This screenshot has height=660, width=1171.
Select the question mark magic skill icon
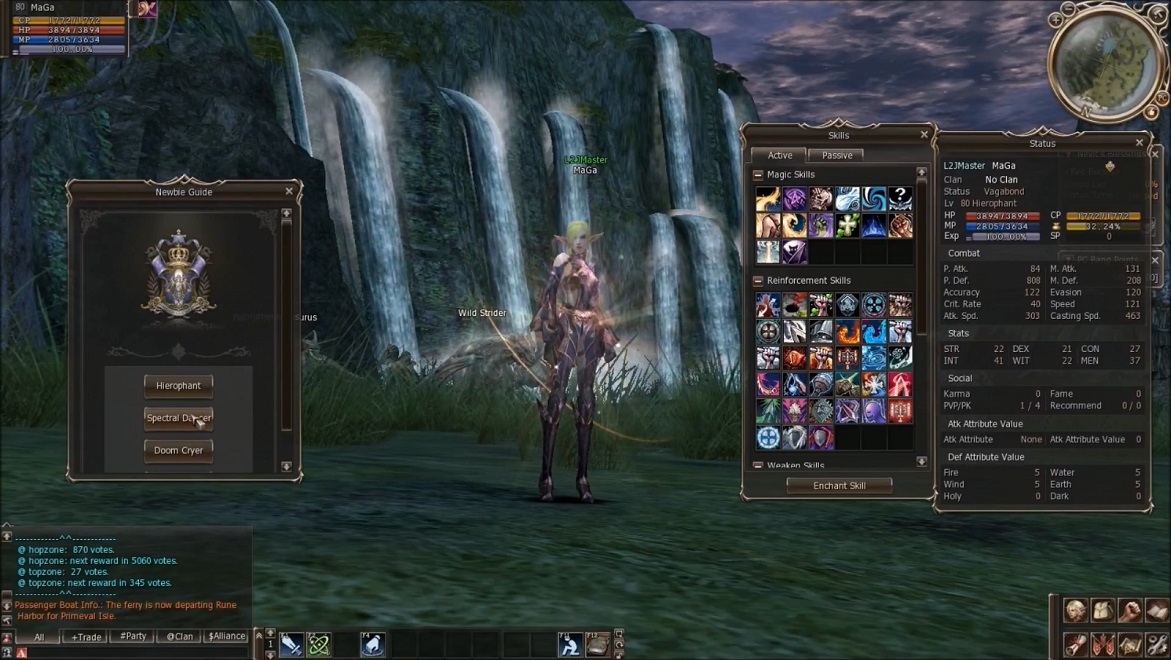(900, 198)
